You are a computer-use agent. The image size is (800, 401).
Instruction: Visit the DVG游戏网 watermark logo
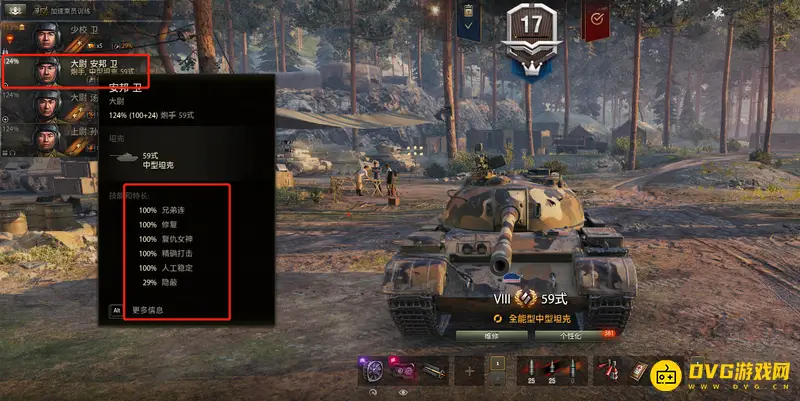coord(721,377)
